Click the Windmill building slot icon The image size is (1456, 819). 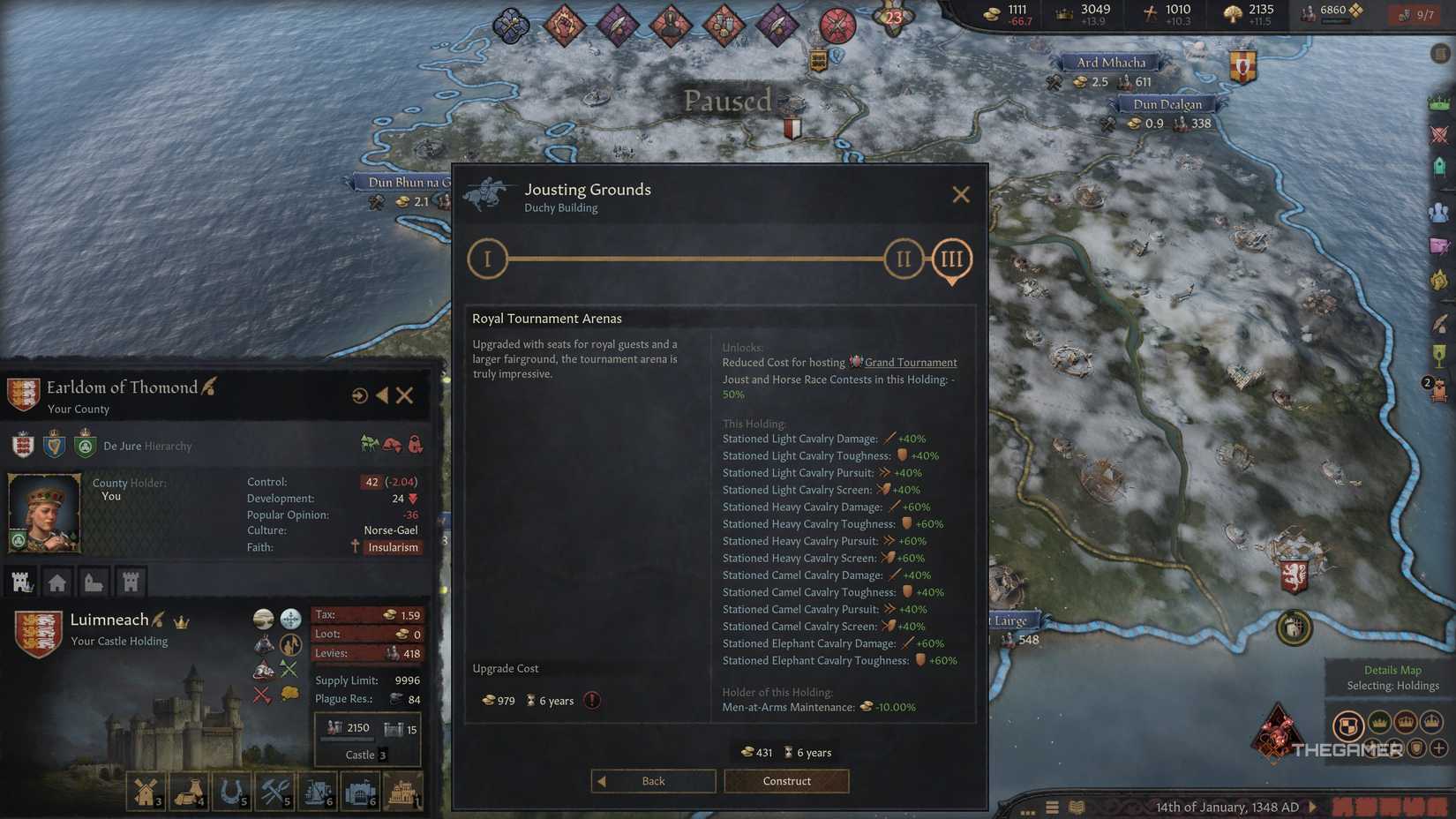click(146, 790)
